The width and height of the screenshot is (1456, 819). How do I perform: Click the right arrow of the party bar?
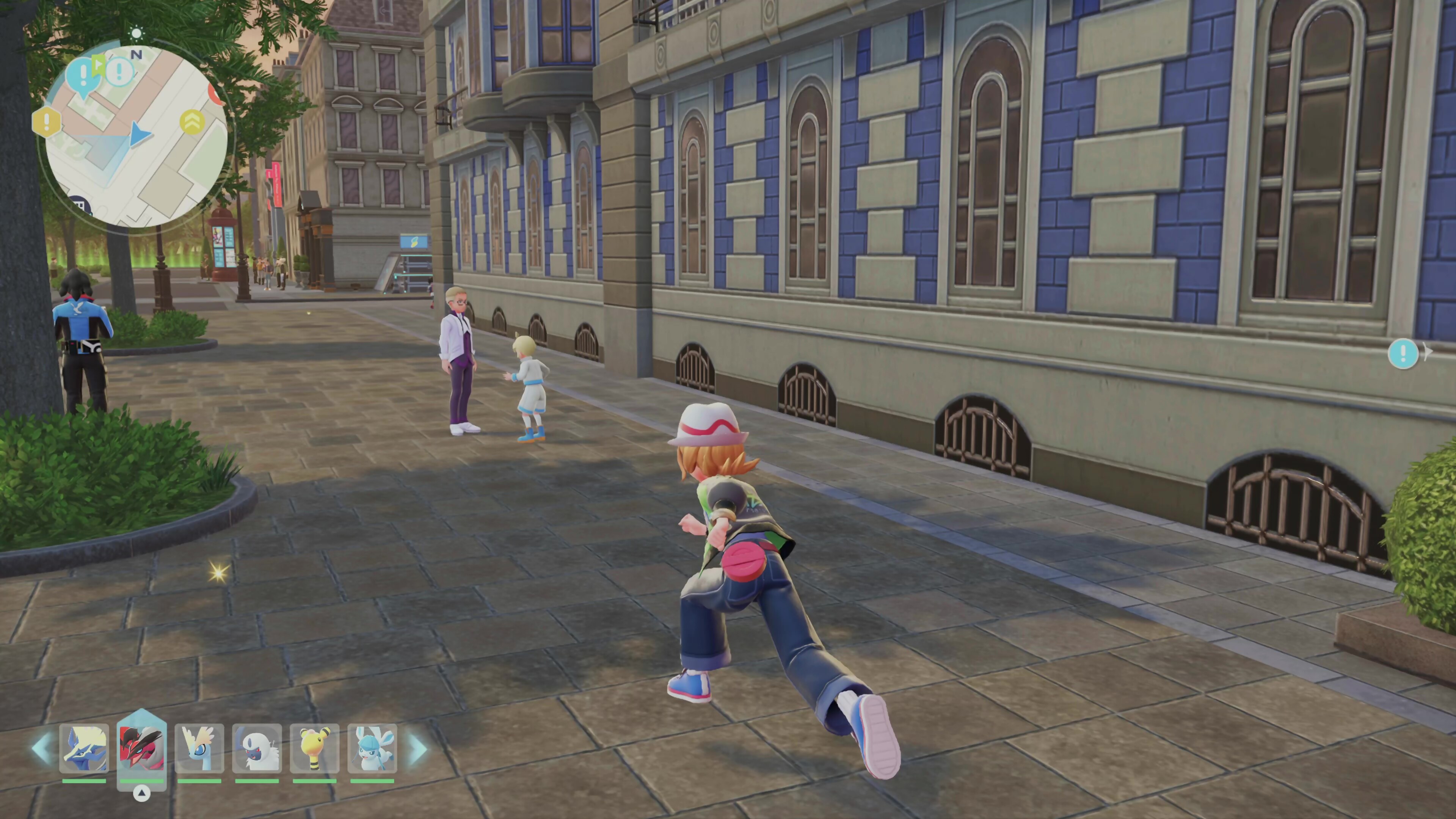pos(418,748)
